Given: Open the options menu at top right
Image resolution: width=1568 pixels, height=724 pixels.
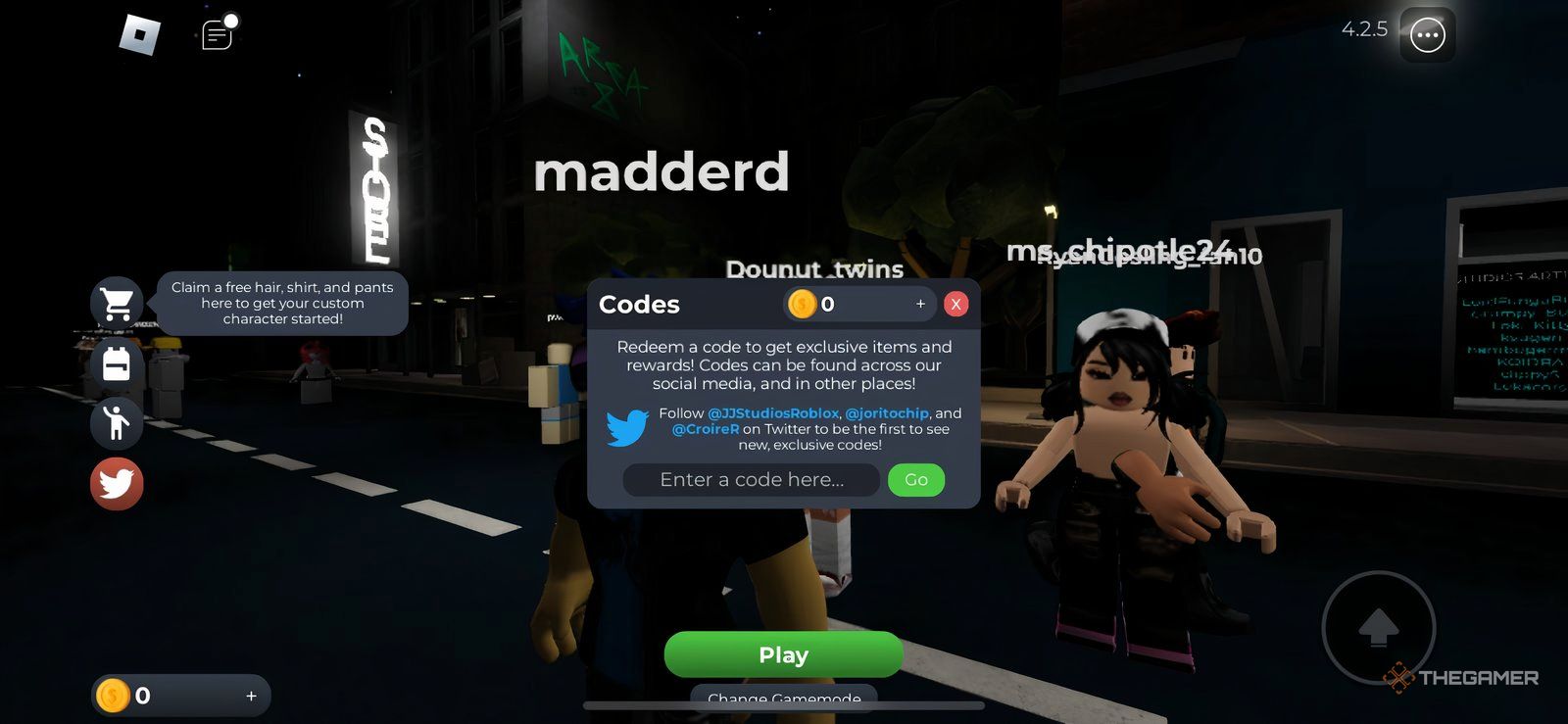Looking at the screenshot, I should click(x=1428, y=34).
